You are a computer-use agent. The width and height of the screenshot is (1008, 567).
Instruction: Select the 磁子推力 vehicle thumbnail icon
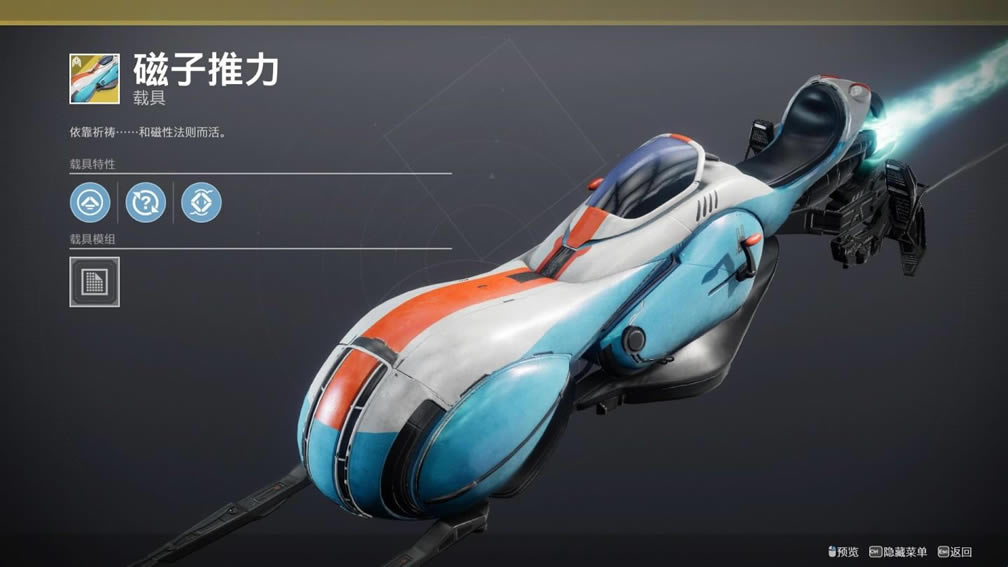point(94,79)
